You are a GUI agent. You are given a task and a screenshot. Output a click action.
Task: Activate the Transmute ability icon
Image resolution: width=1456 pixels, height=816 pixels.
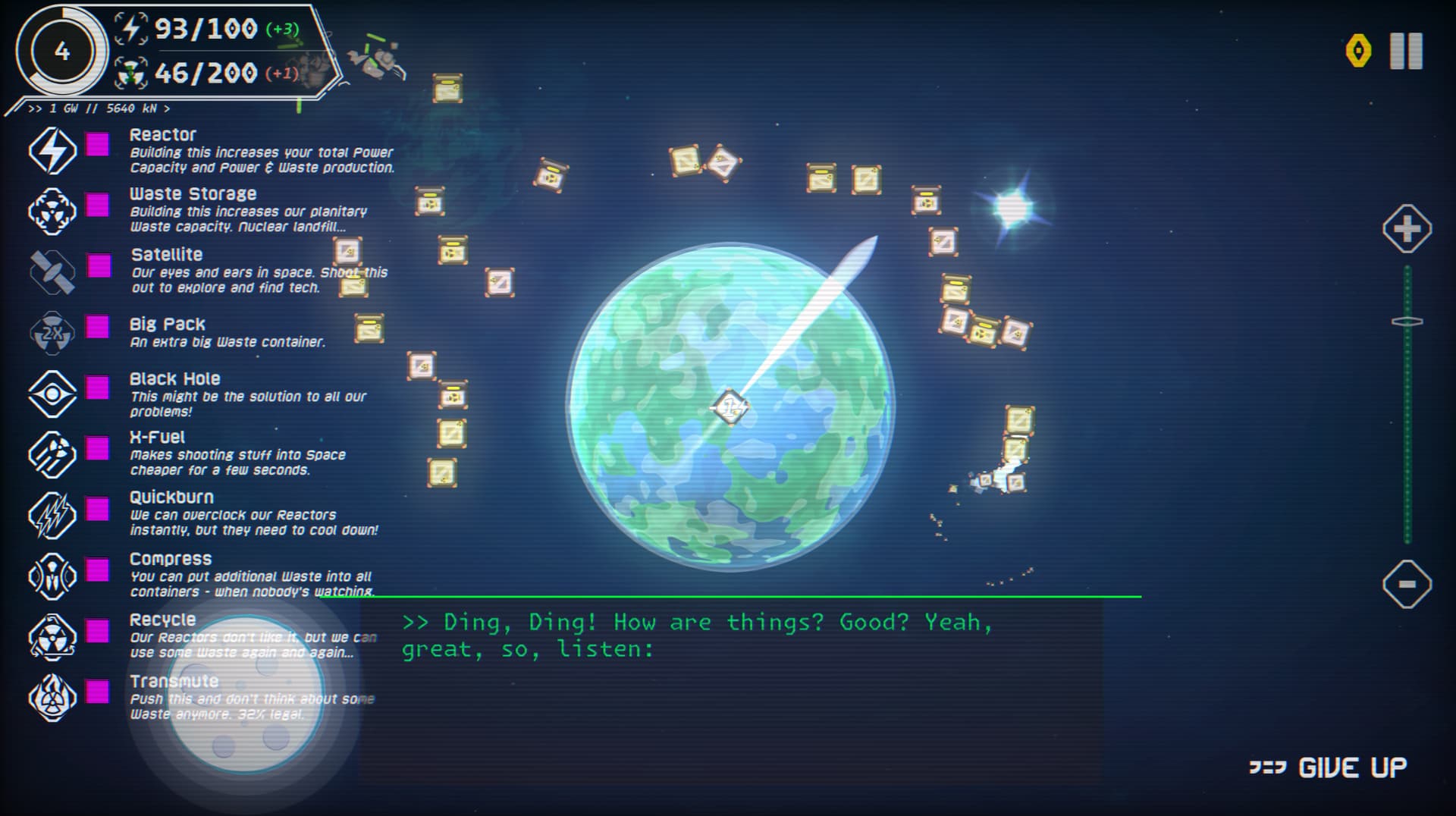point(52,697)
